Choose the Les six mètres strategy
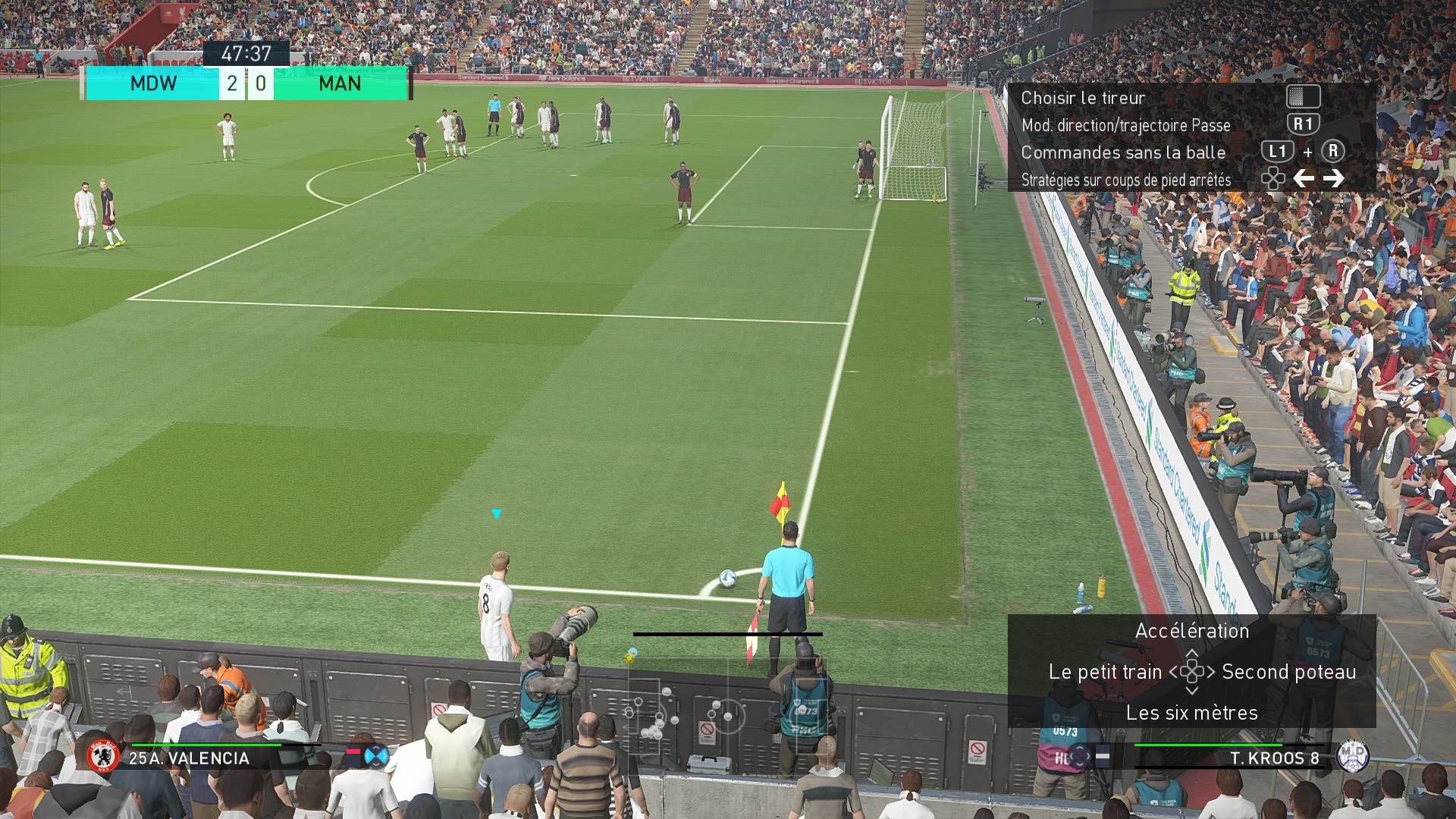This screenshot has height=819, width=1456. 1191,713
